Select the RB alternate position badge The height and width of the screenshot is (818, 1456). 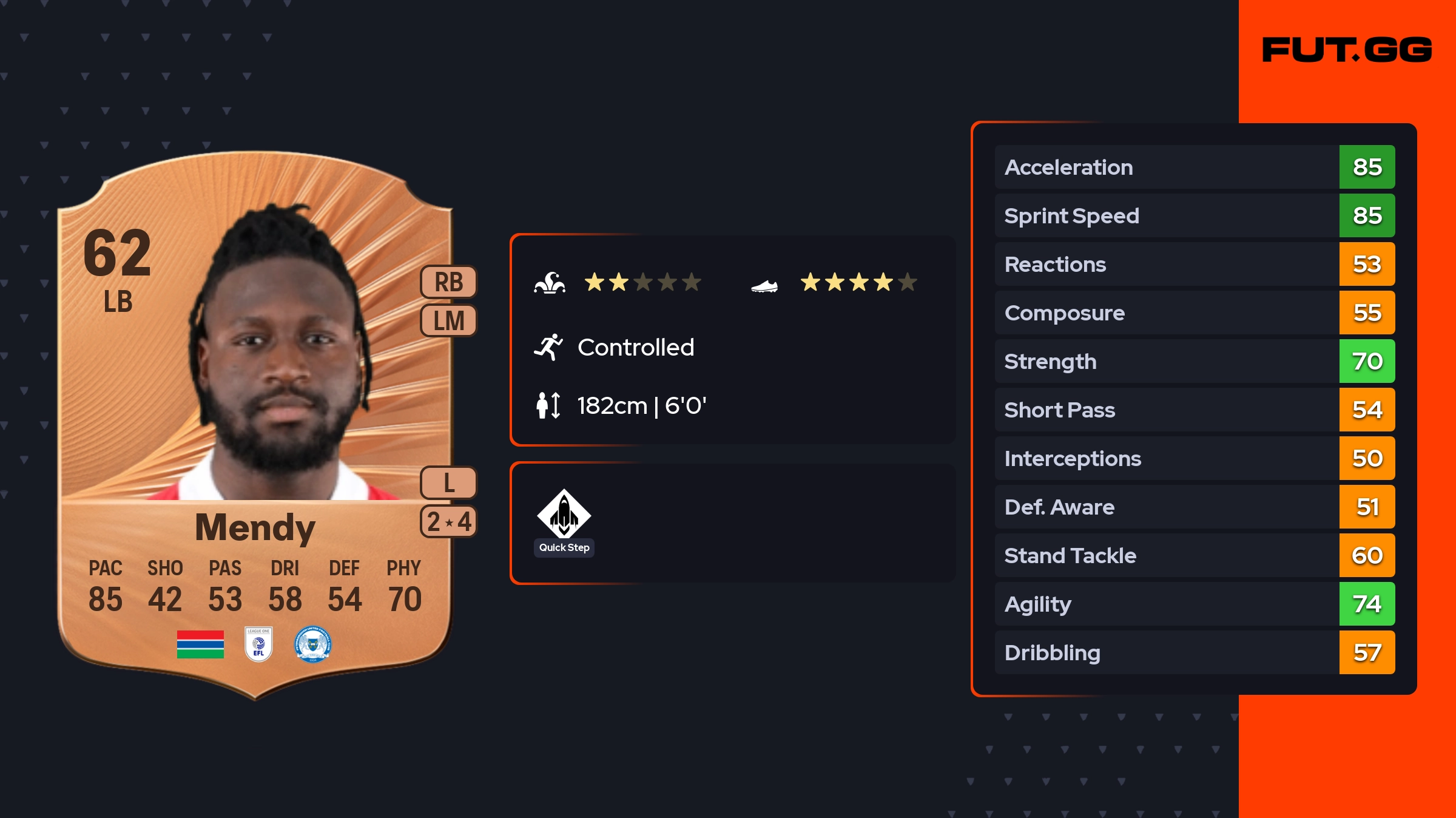pyautogui.click(x=448, y=282)
